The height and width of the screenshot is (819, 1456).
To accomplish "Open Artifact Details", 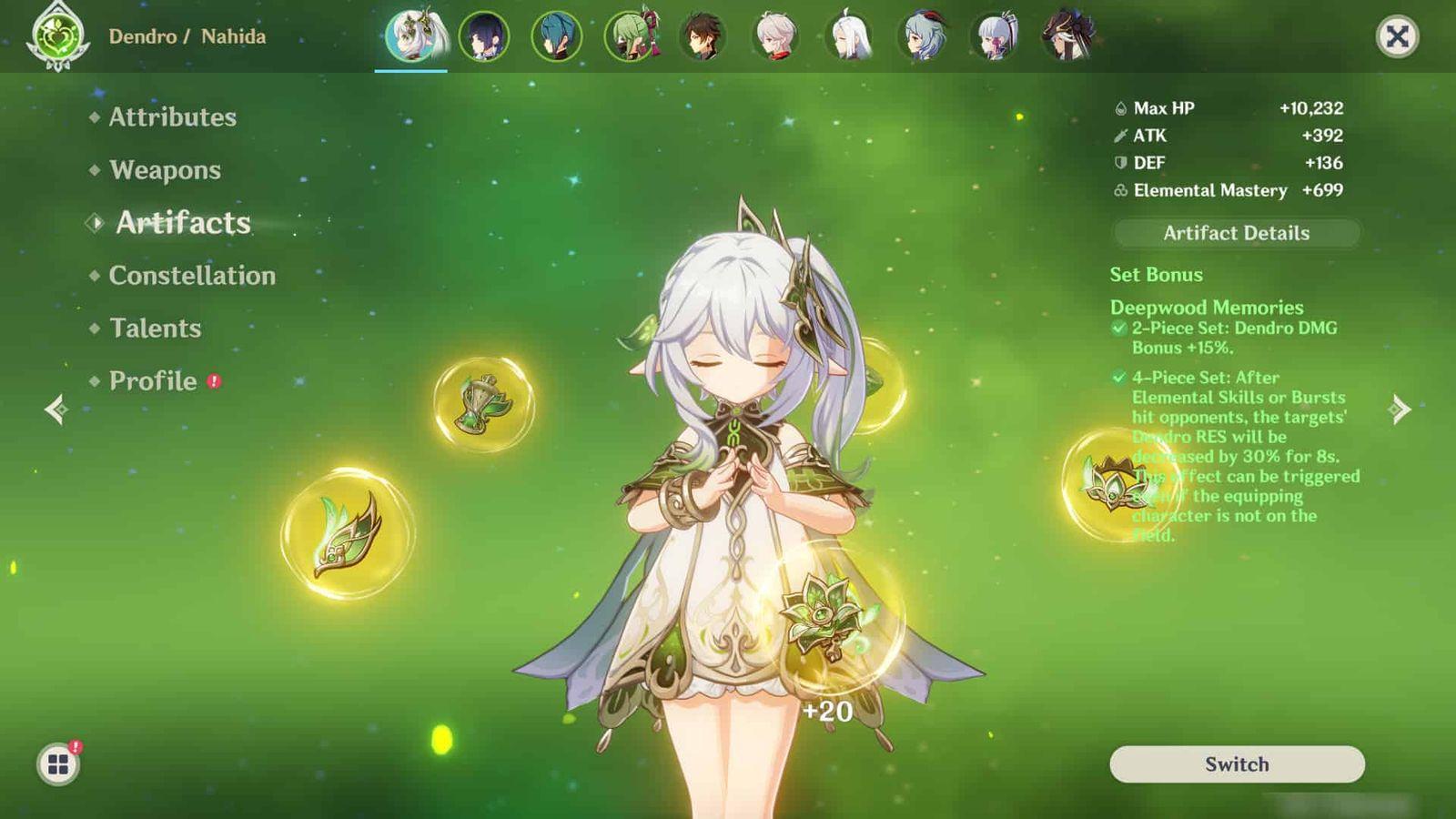I will (x=1236, y=233).
